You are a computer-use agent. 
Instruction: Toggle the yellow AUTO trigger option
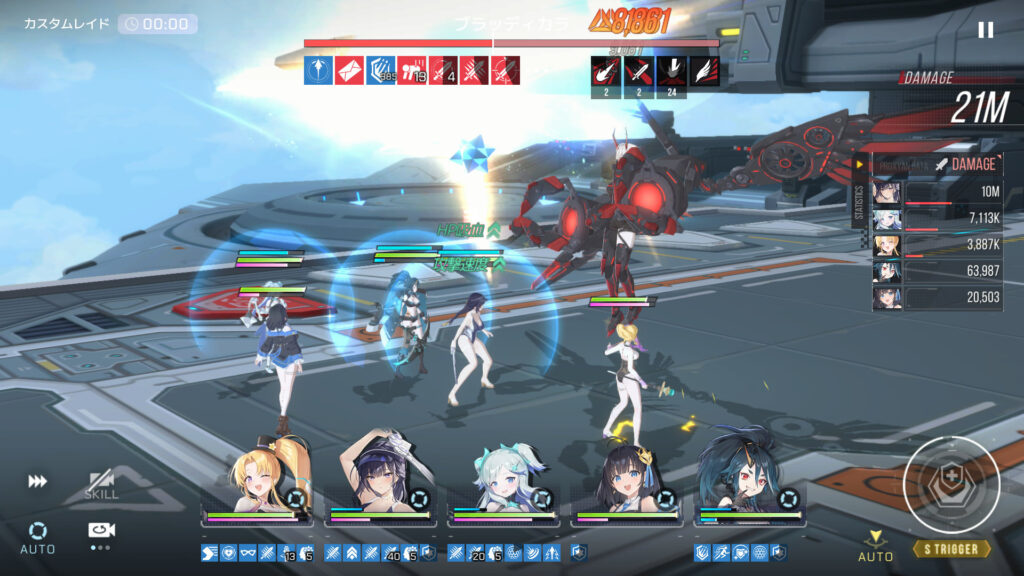(x=876, y=546)
